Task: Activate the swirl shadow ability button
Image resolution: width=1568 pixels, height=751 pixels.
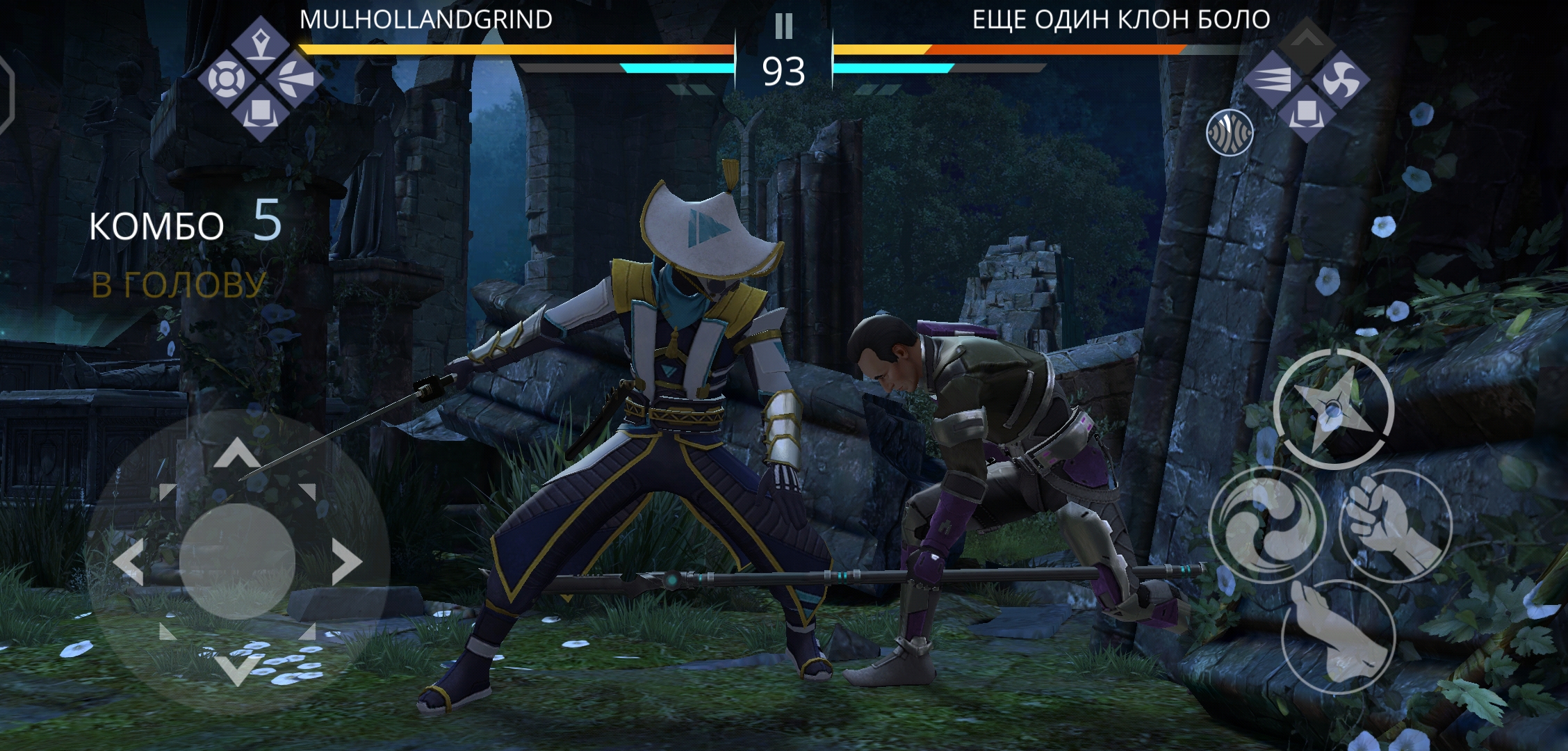Action: click(1266, 525)
